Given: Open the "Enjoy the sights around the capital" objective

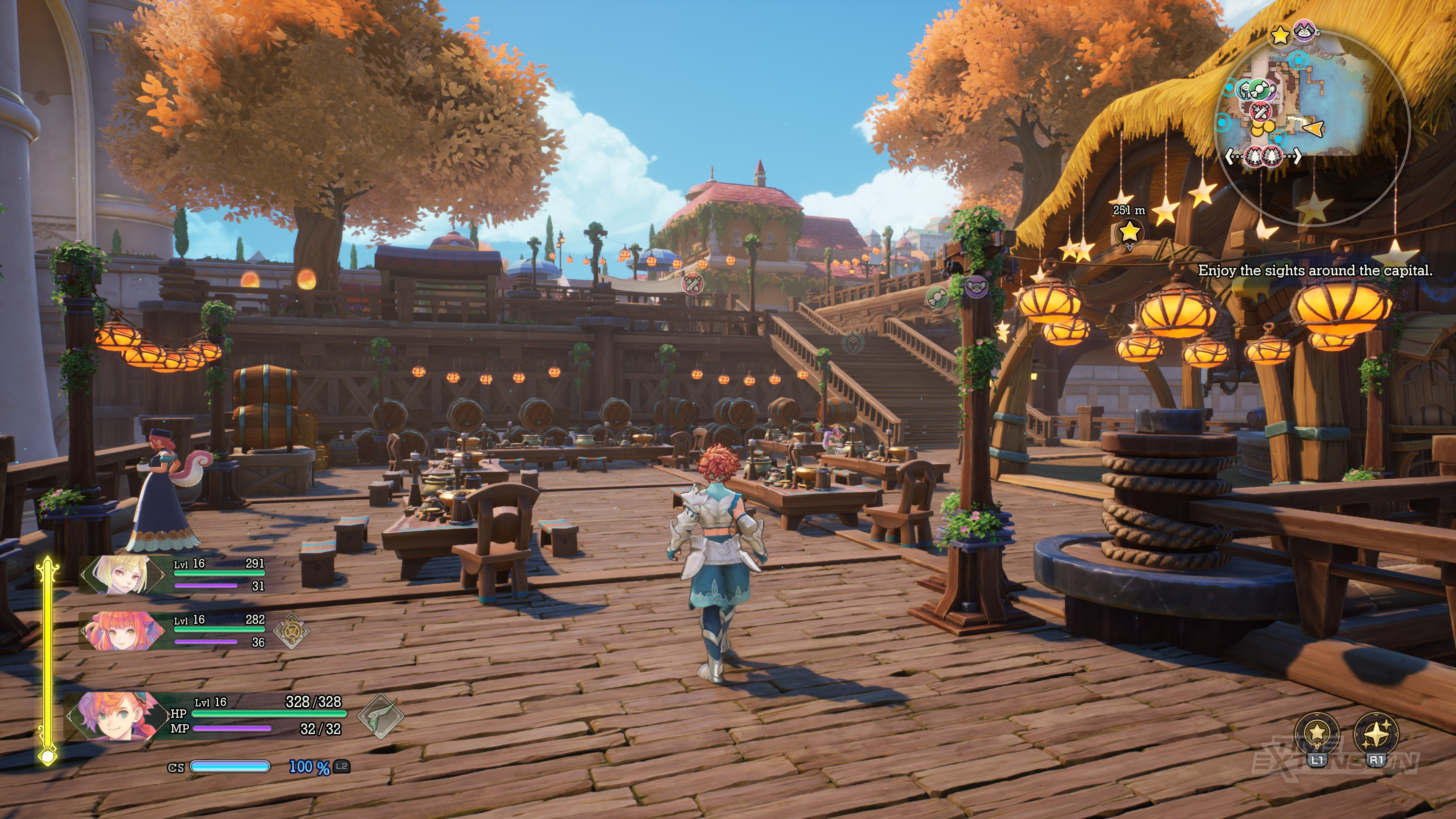Looking at the screenshot, I should 1315,271.
